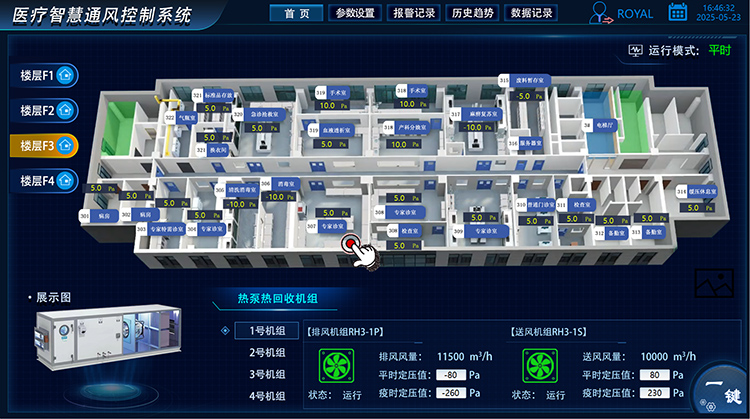Open the calendar icon beside the date

pos(677,13)
